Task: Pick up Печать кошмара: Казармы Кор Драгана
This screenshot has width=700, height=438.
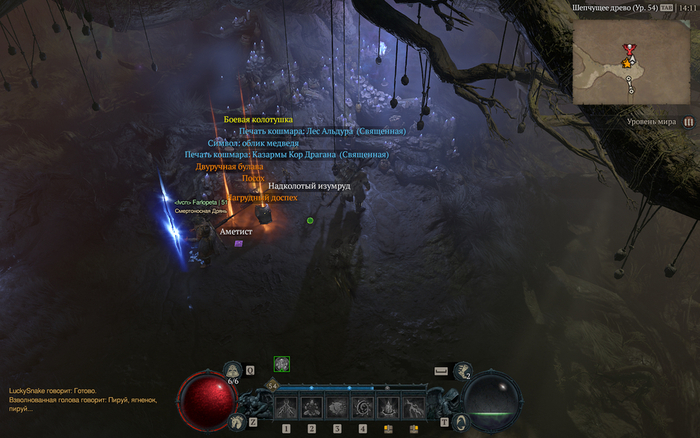Action: tap(286, 155)
